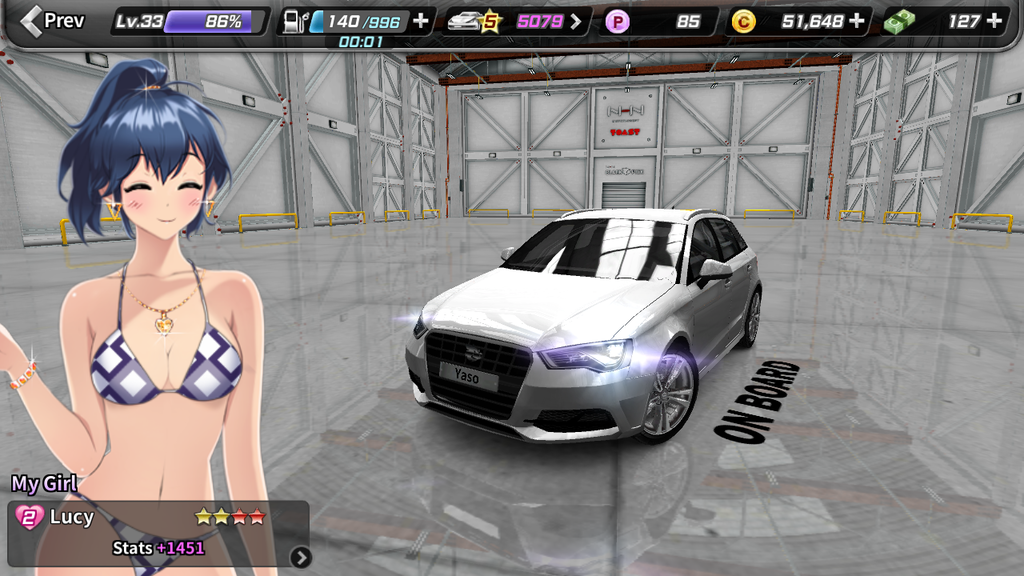Go back with the Prev button
The image size is (1024, 576).
[x=53, y=20]
